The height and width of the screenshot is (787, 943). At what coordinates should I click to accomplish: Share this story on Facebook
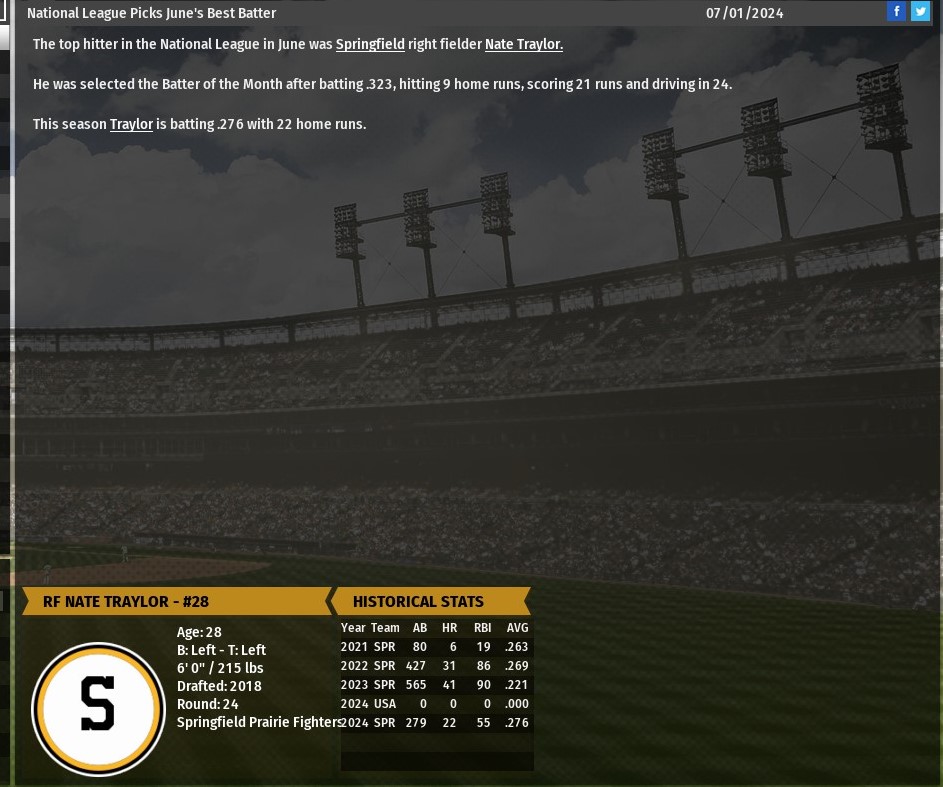[896, 12]
